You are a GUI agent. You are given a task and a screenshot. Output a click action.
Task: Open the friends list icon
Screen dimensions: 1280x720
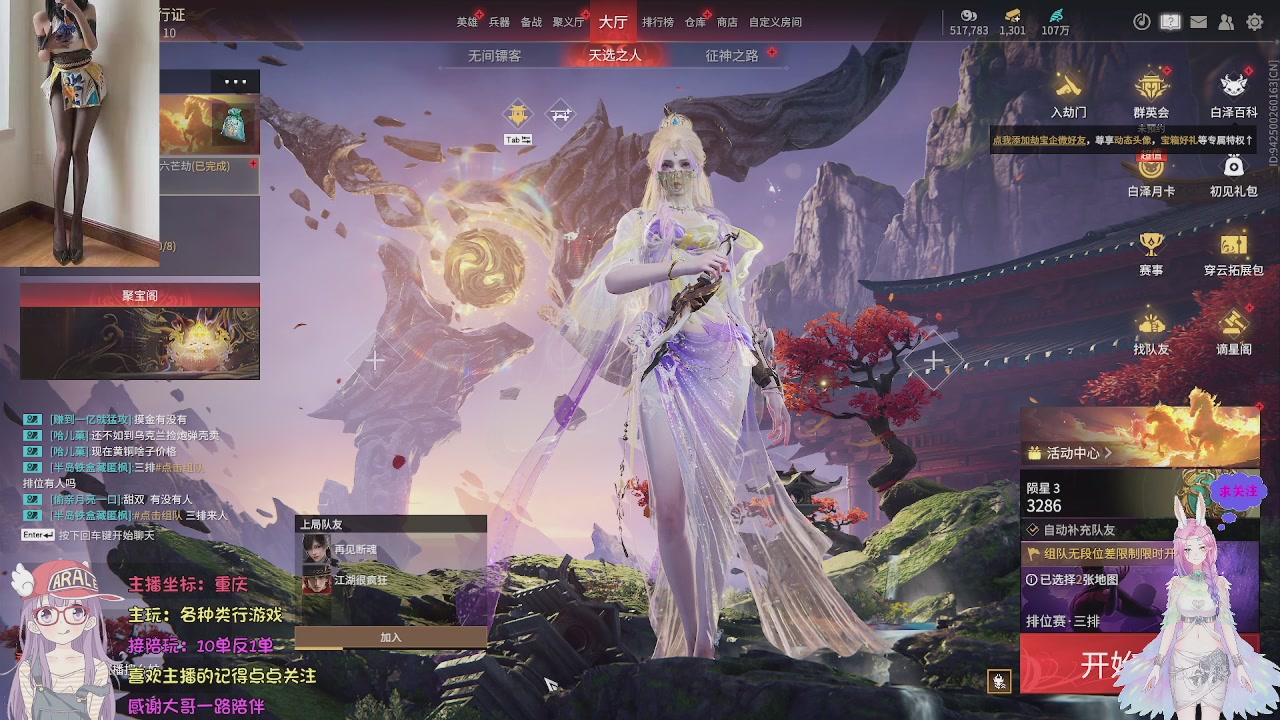pyautogui.click(x=1226, y=22)
